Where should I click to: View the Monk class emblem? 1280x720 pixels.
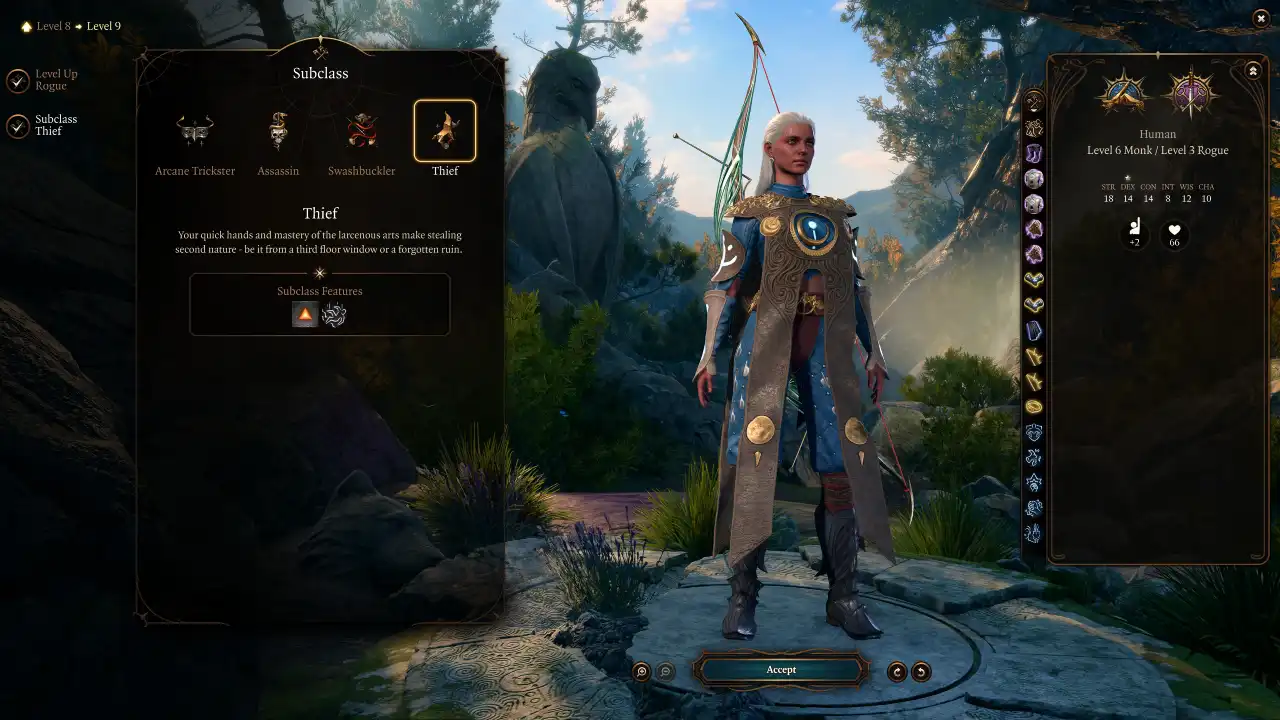1122,91
